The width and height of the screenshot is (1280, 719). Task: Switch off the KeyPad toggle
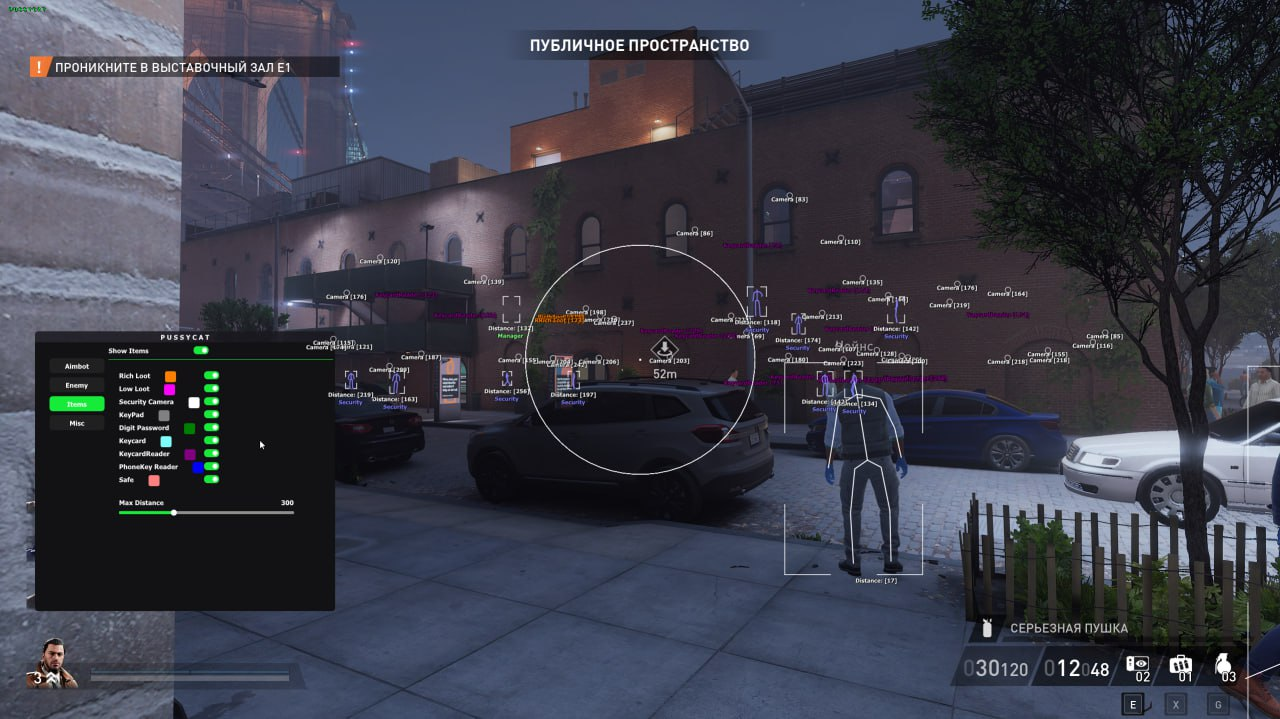click(x=211, y=414)
